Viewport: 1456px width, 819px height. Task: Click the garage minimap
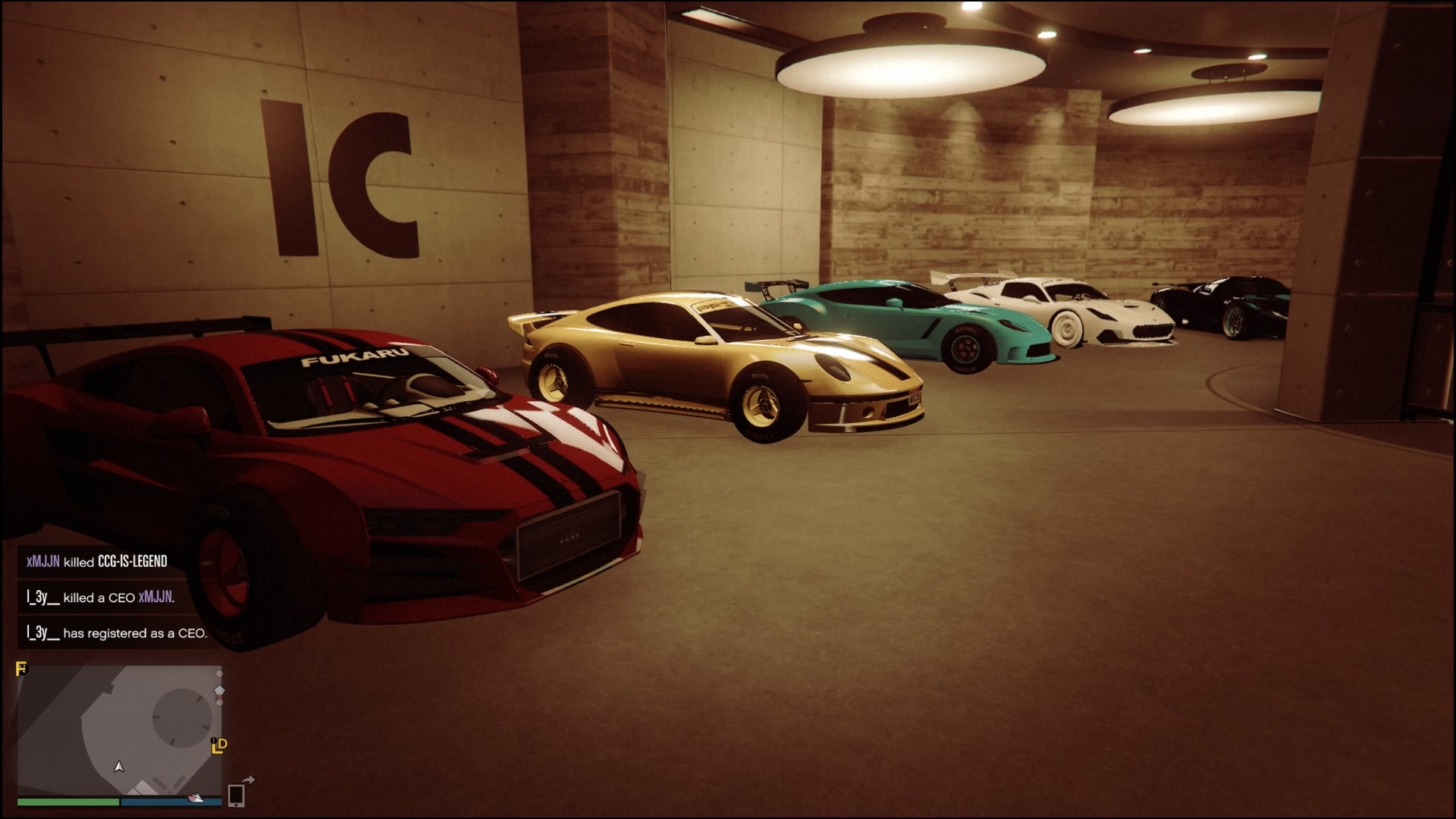[x=120, y=730]
